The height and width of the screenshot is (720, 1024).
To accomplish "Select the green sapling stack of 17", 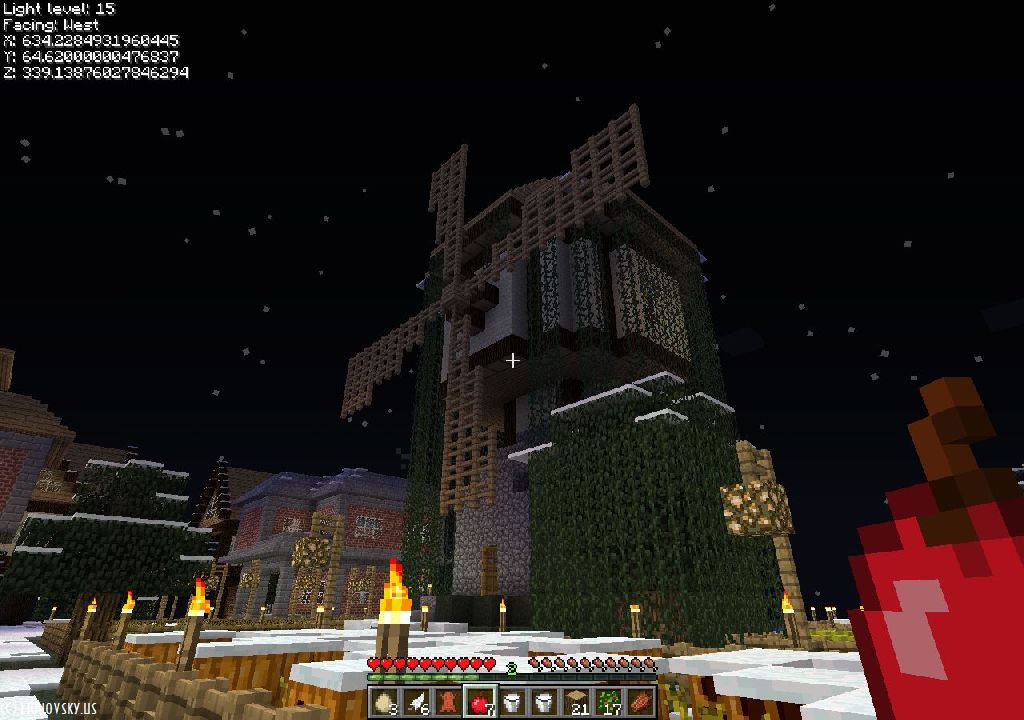I will (x=609, y=701).
